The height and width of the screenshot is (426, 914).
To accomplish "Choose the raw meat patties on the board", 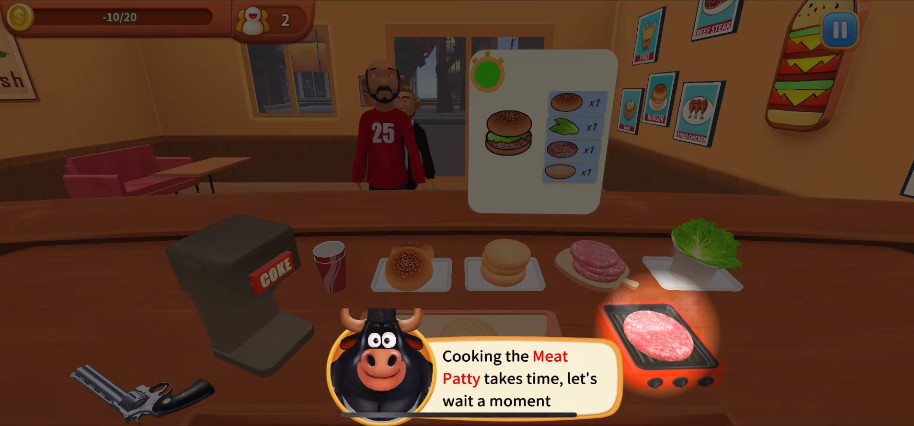I will (x=596, y=261).
